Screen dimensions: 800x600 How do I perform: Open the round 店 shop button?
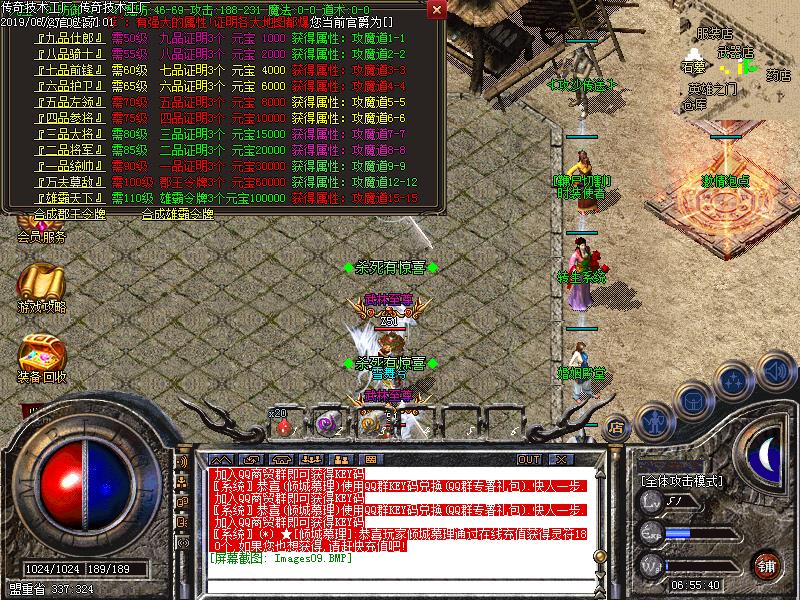(617, 424)
